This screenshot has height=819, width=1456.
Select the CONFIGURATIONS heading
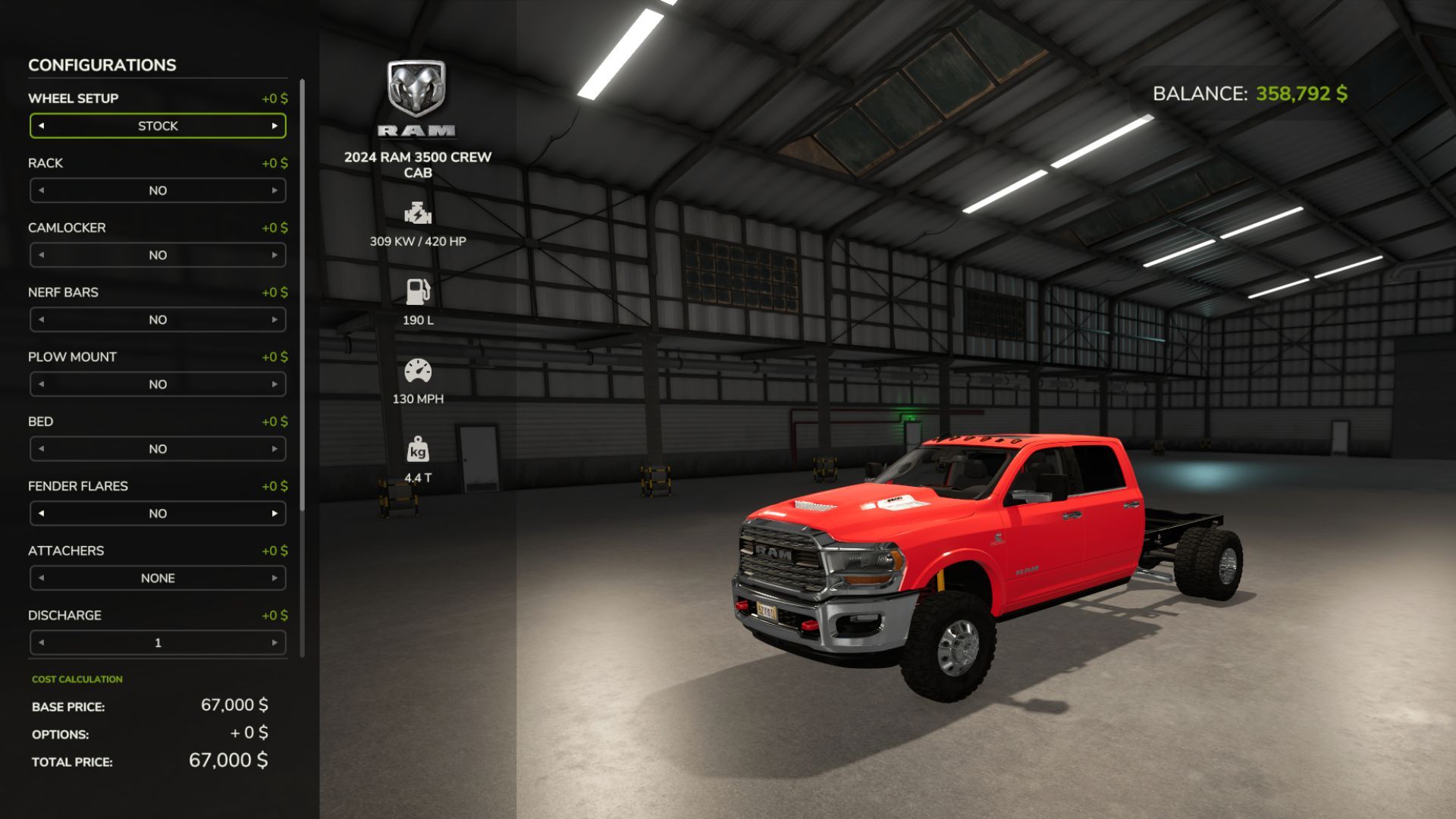point(102,65)
